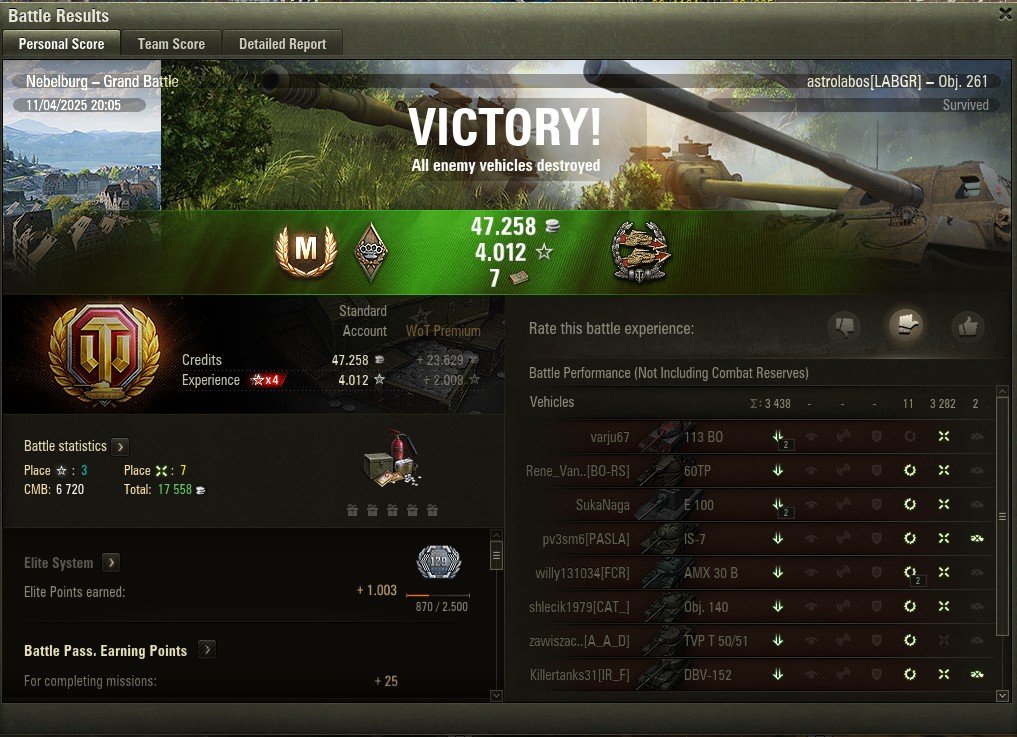1017x737 pixels.
Task: Switch to the Team Score tab
Action: (171, 44)
